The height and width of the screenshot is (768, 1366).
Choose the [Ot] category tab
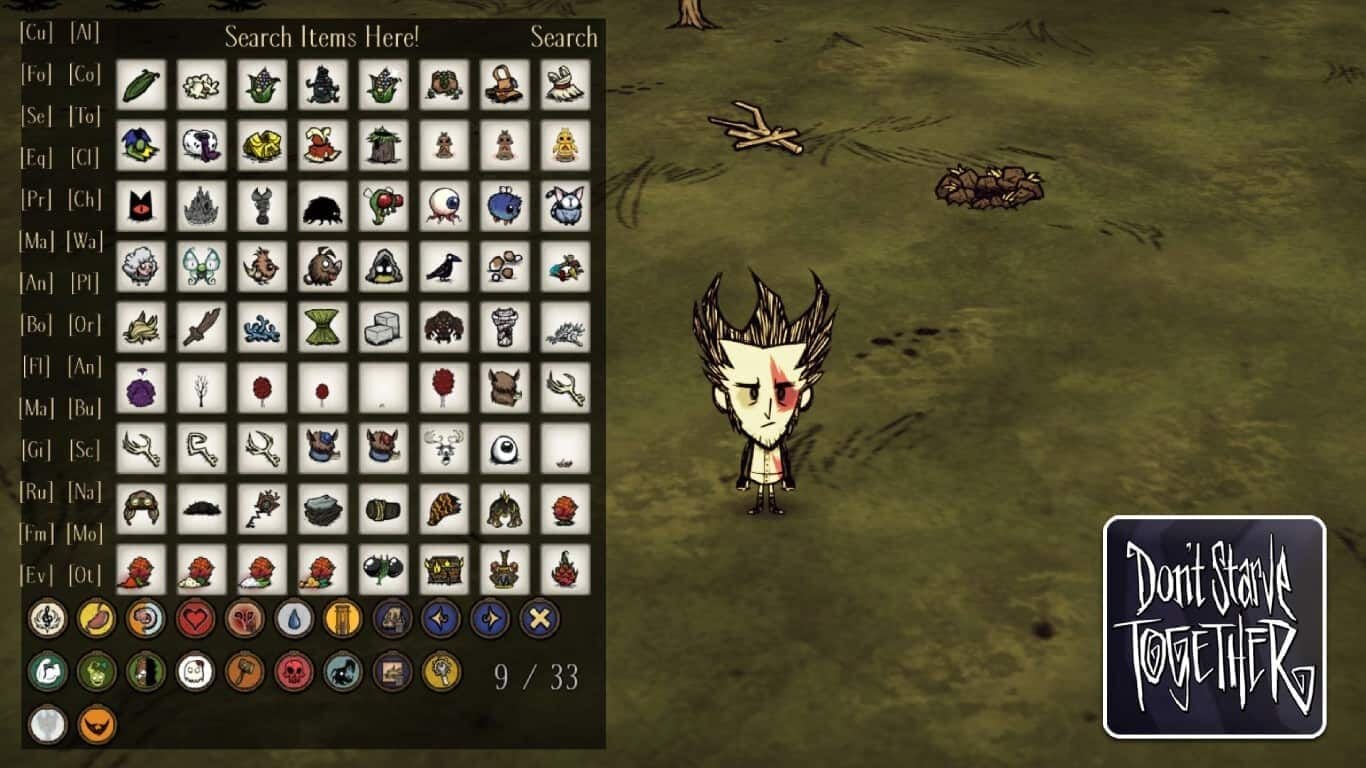[x=85, y=575]
